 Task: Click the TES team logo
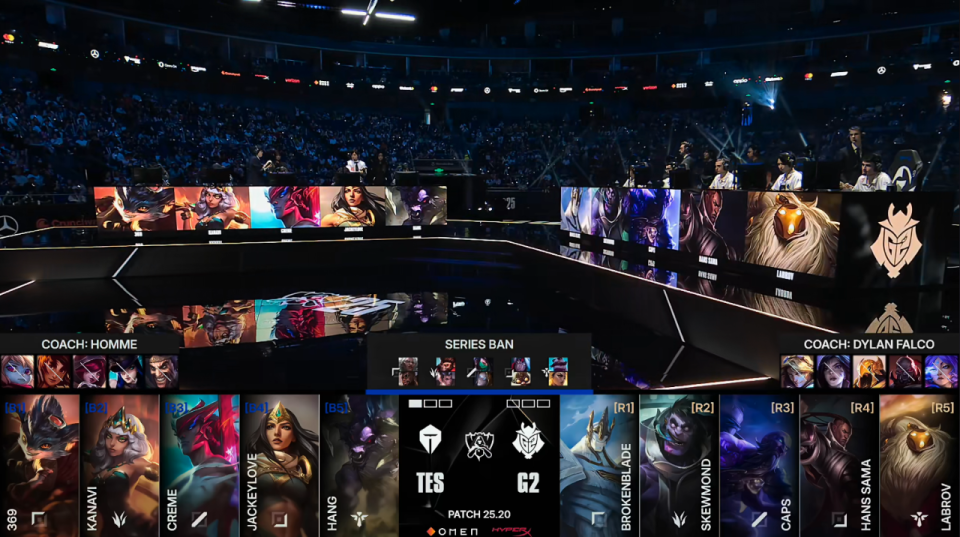[431, 441]
